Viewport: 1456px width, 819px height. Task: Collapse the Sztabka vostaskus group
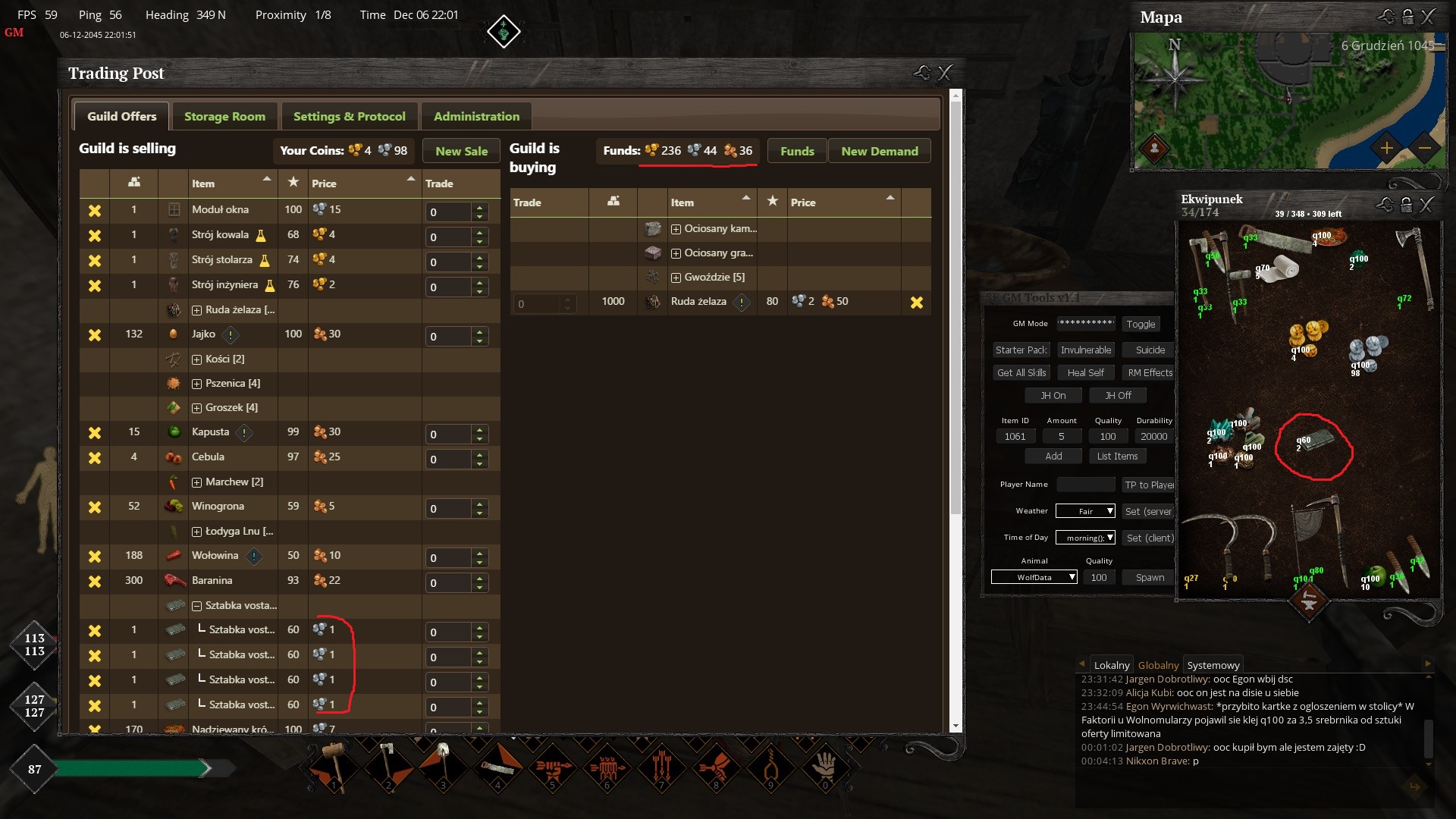(196, 606)
